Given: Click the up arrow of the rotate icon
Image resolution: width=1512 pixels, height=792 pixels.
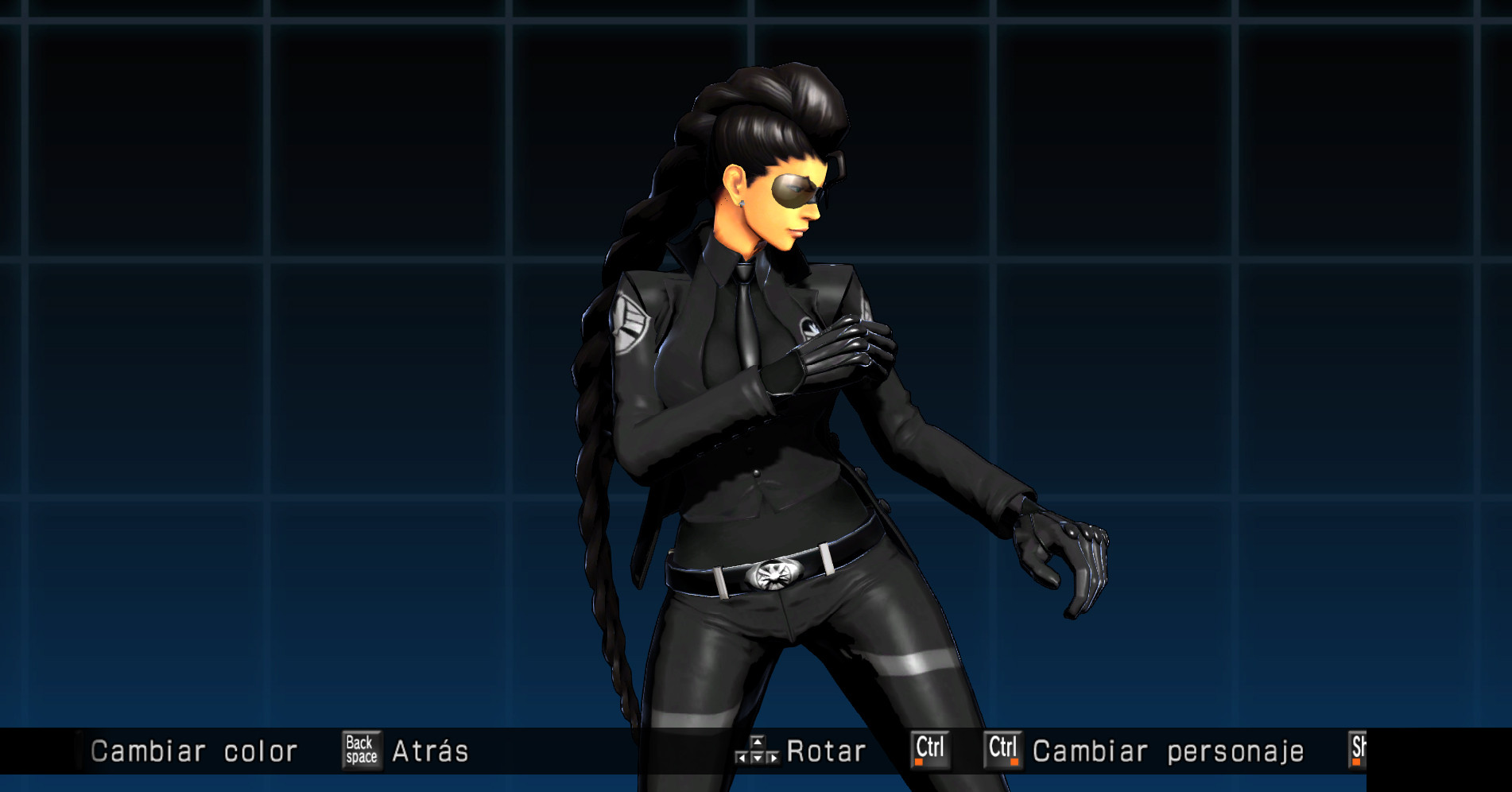Looking at the screenshot, I should pos(757,742).
